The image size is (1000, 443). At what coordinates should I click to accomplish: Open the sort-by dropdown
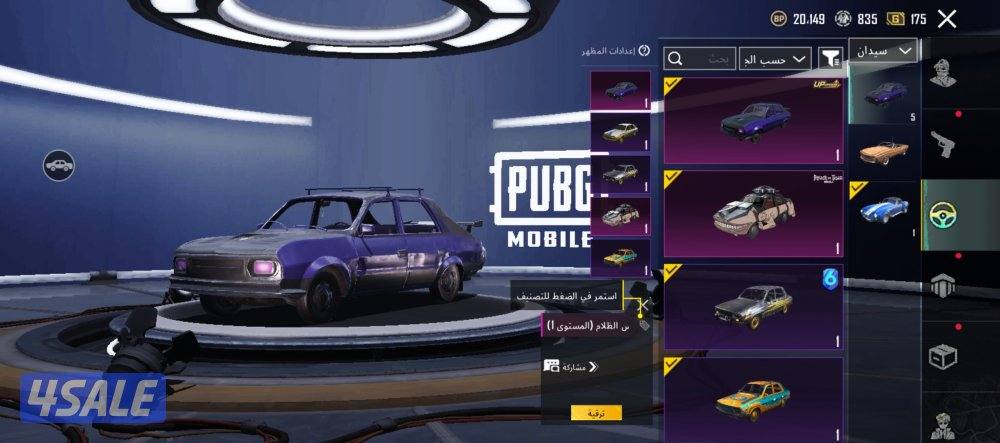(x=774, y=59)
